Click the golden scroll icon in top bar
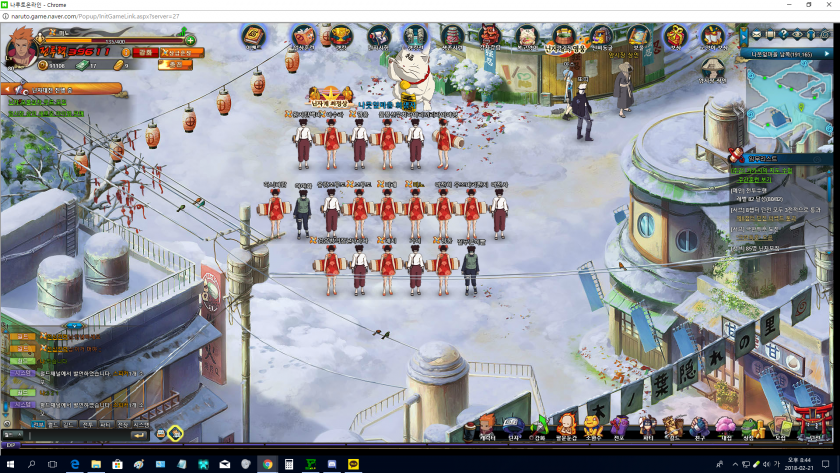840x473 pixels. (252, 38)
